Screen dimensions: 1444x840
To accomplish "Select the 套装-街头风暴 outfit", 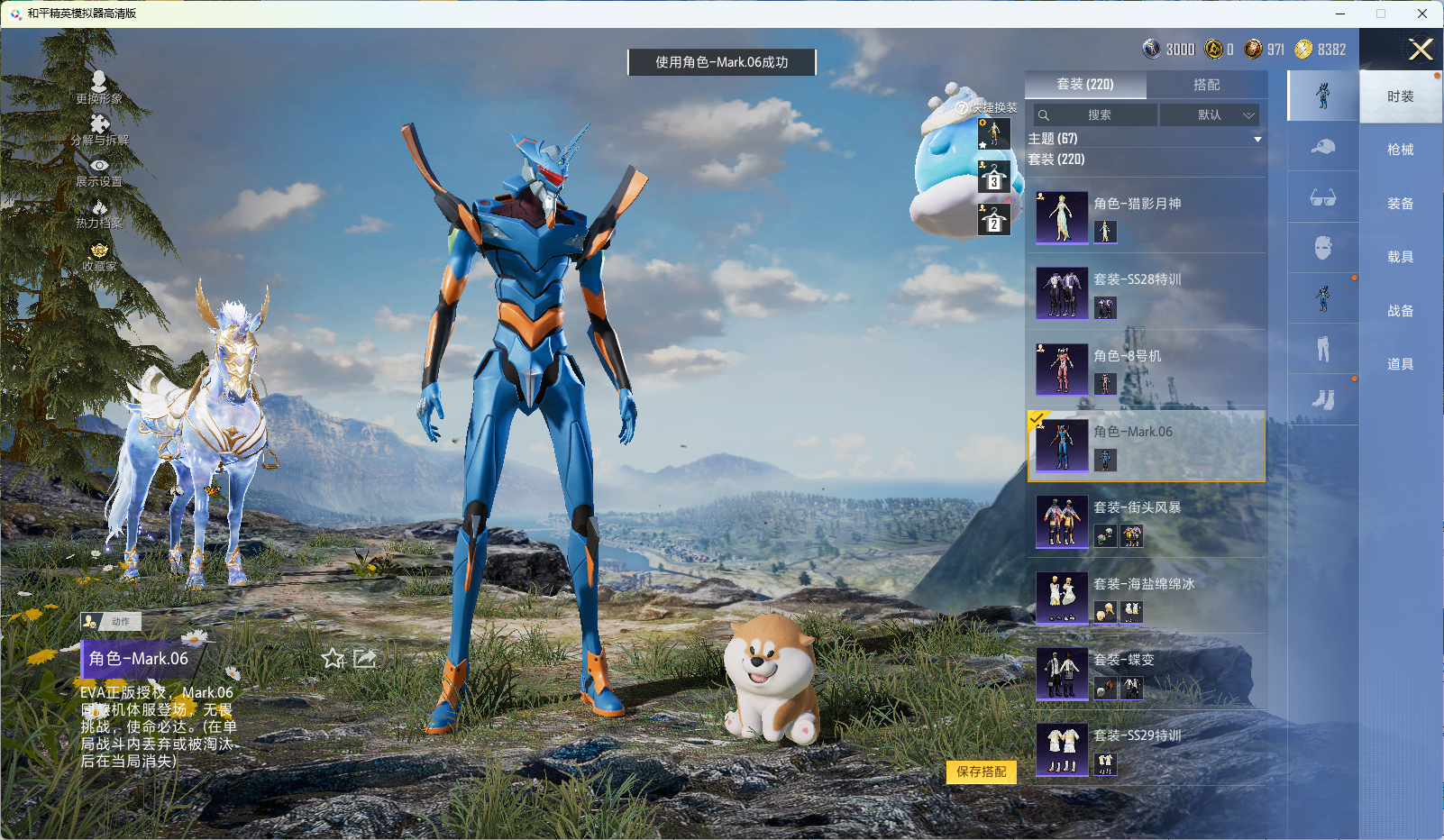I will pos(1147,521).
